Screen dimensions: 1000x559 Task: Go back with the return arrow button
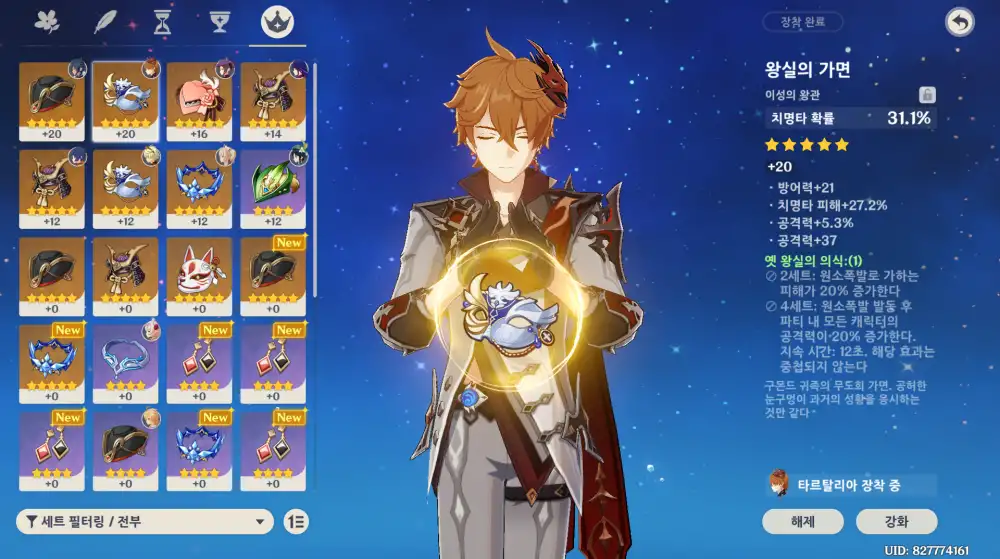[959, 22]
